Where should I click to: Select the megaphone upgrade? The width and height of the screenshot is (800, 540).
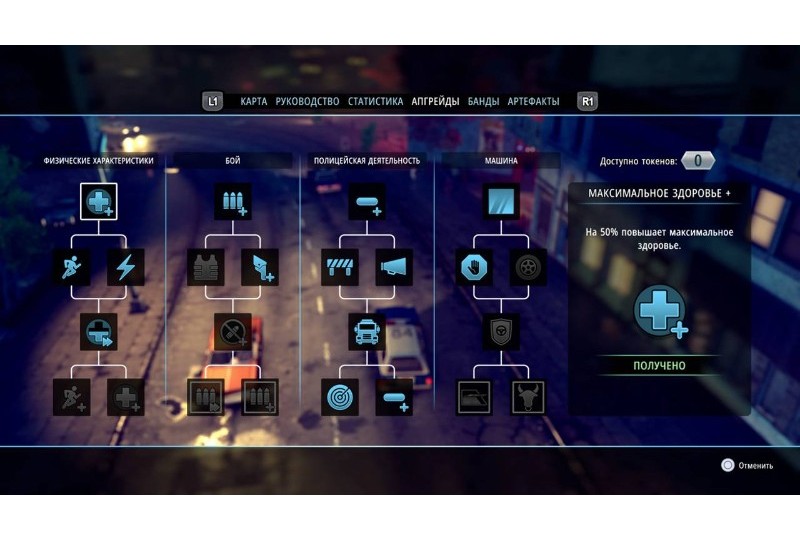click(x=394, y=267)
